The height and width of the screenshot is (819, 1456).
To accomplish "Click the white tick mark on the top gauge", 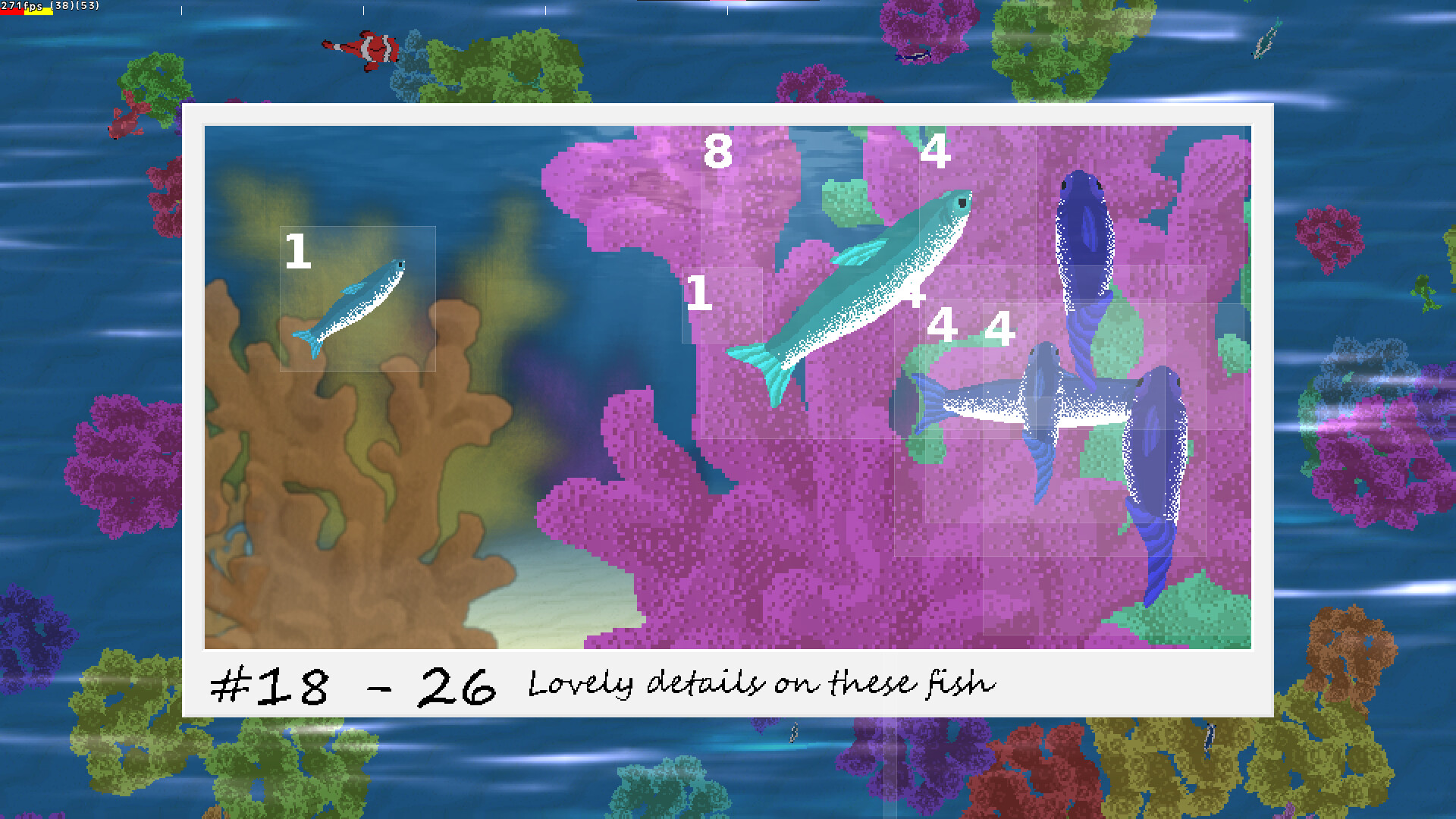I will [x=182, y=10].
